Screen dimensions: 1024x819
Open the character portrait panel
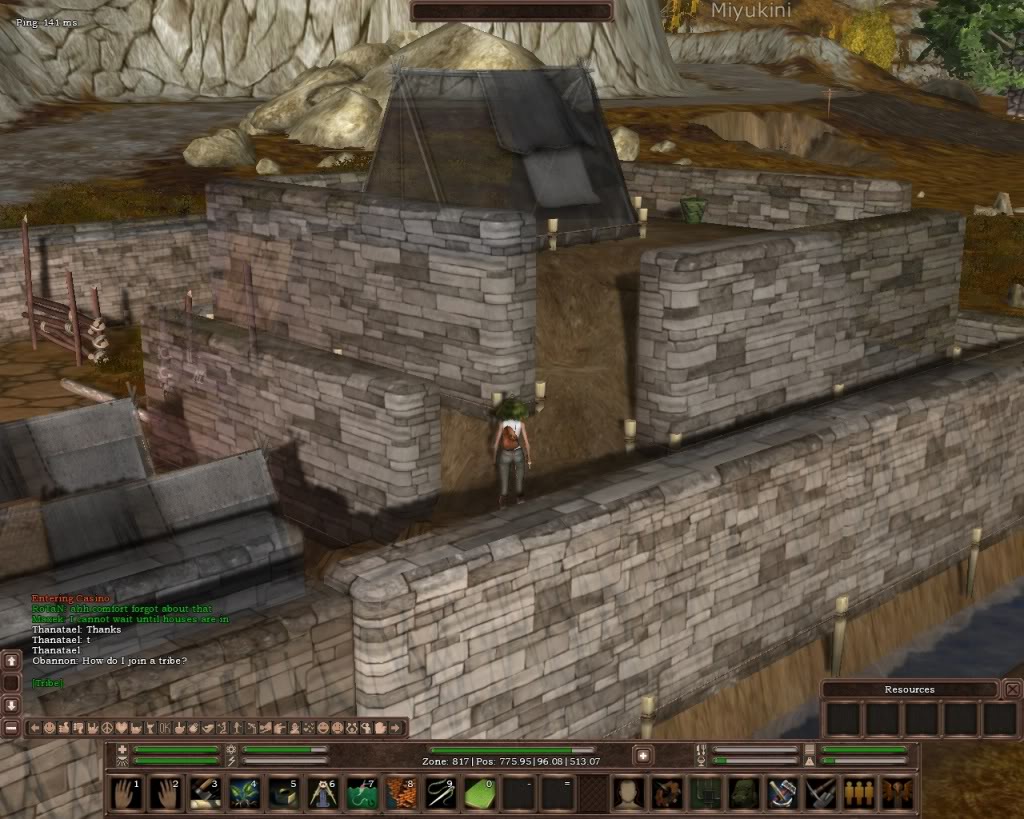pyautogui.click(x=628, y=793)
